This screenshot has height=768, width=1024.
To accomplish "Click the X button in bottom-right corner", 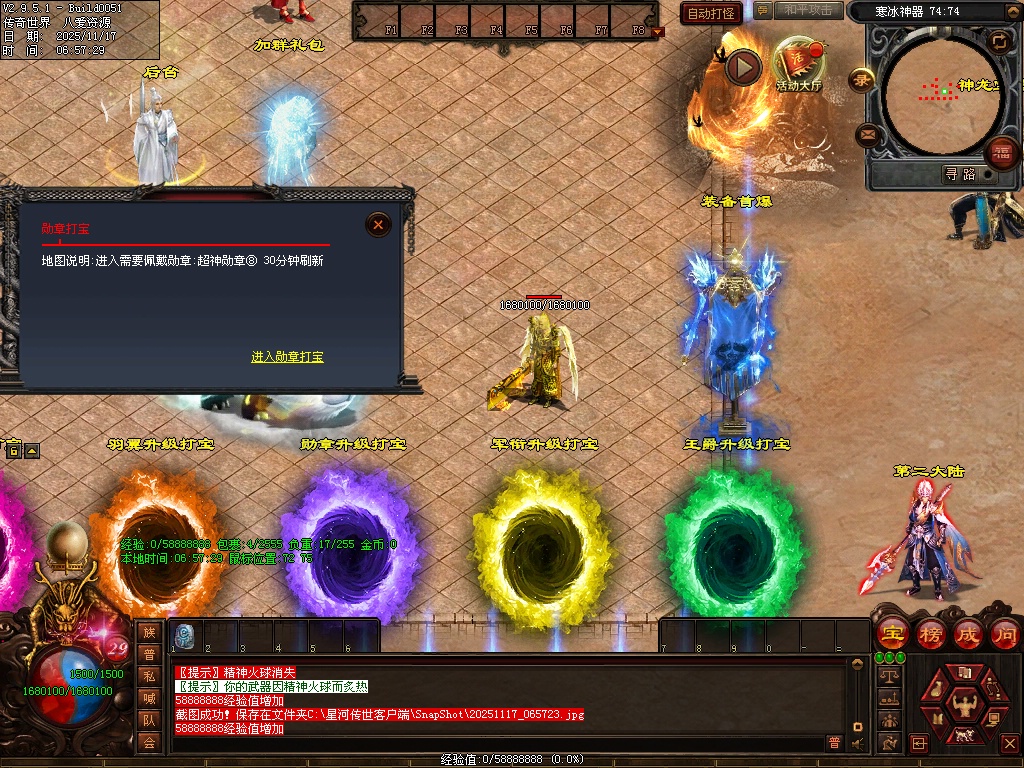I will [1009, 743].
